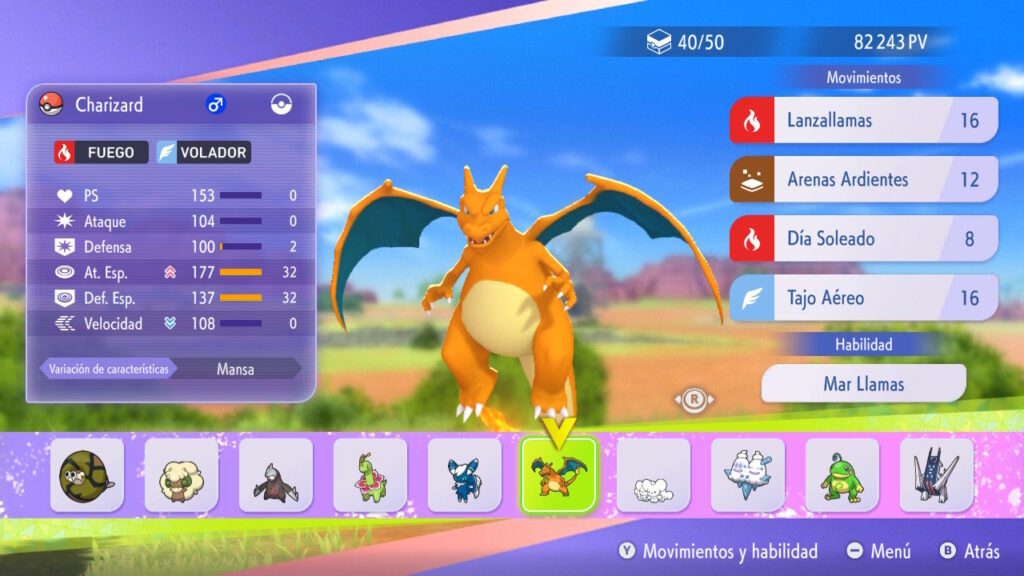Open the Día Soleado move entry

coord(863,239)
